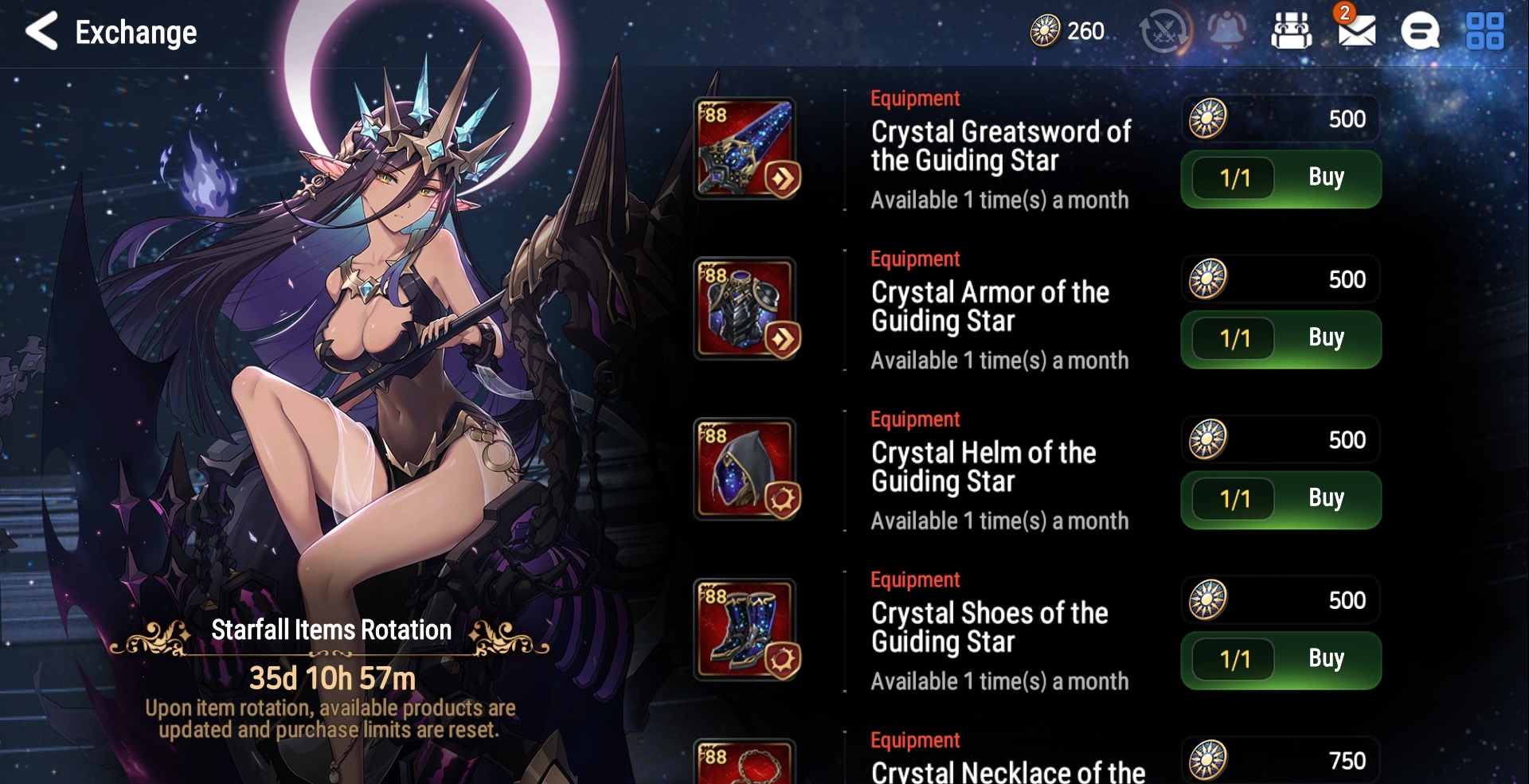This screenshot has width=1529, height=784.
Task: Open the mailbox with two notifications
Action: [1355, 31]
